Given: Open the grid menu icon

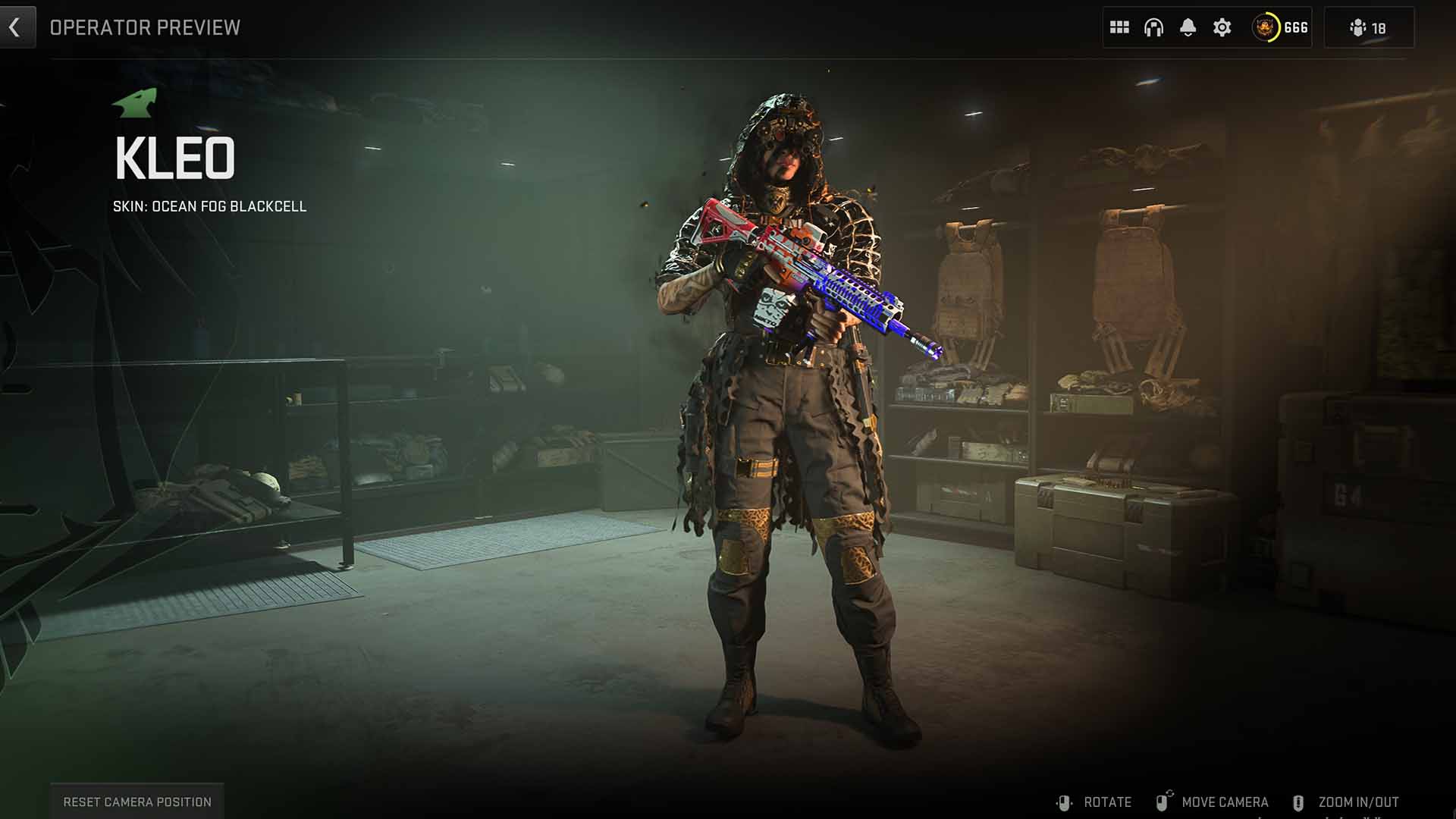Looking at the screenshot, I should (1119, 28).
